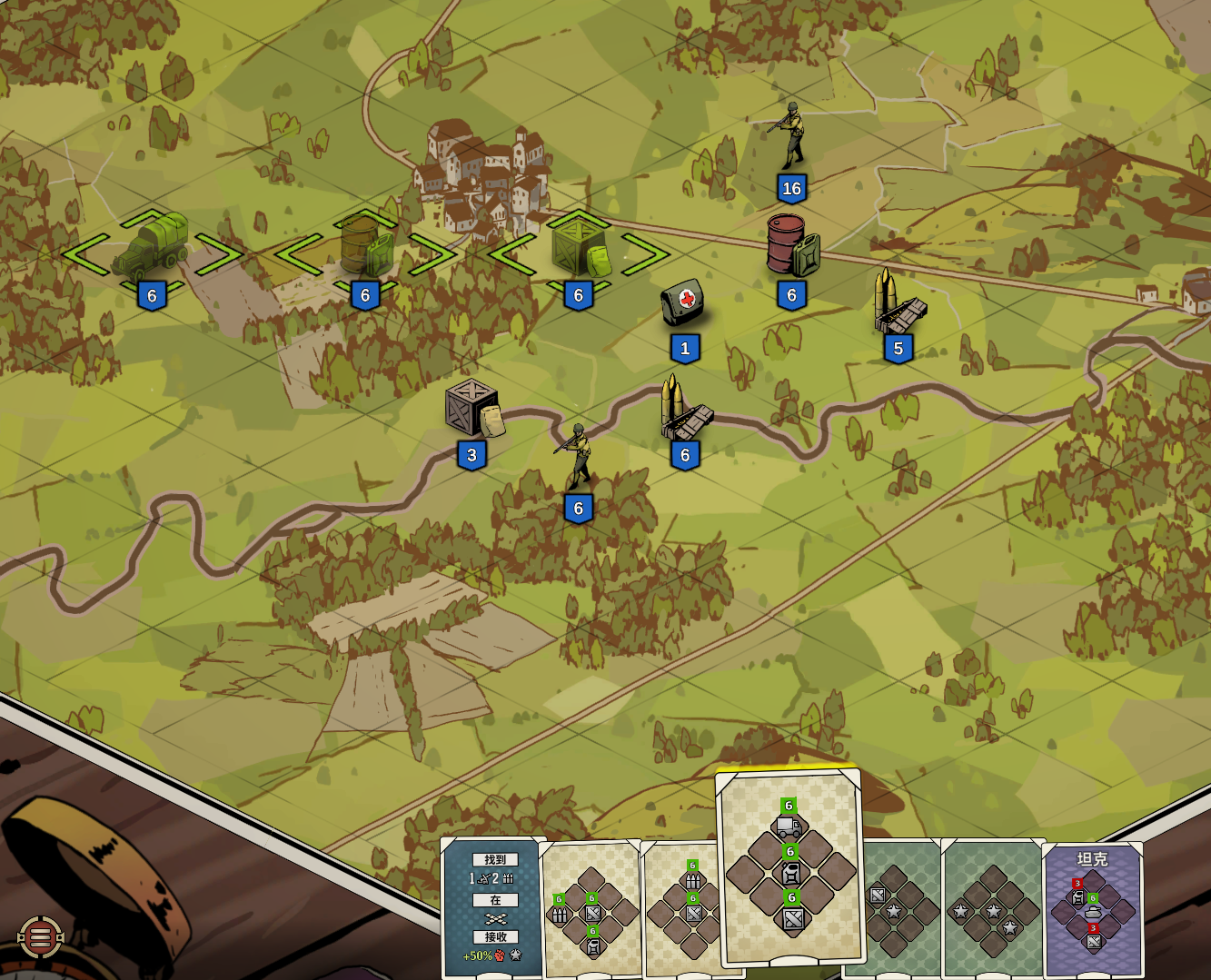Select the blue 找到 objective card
This screenshot has width=1211, height=980.
(x=493, y=908)
